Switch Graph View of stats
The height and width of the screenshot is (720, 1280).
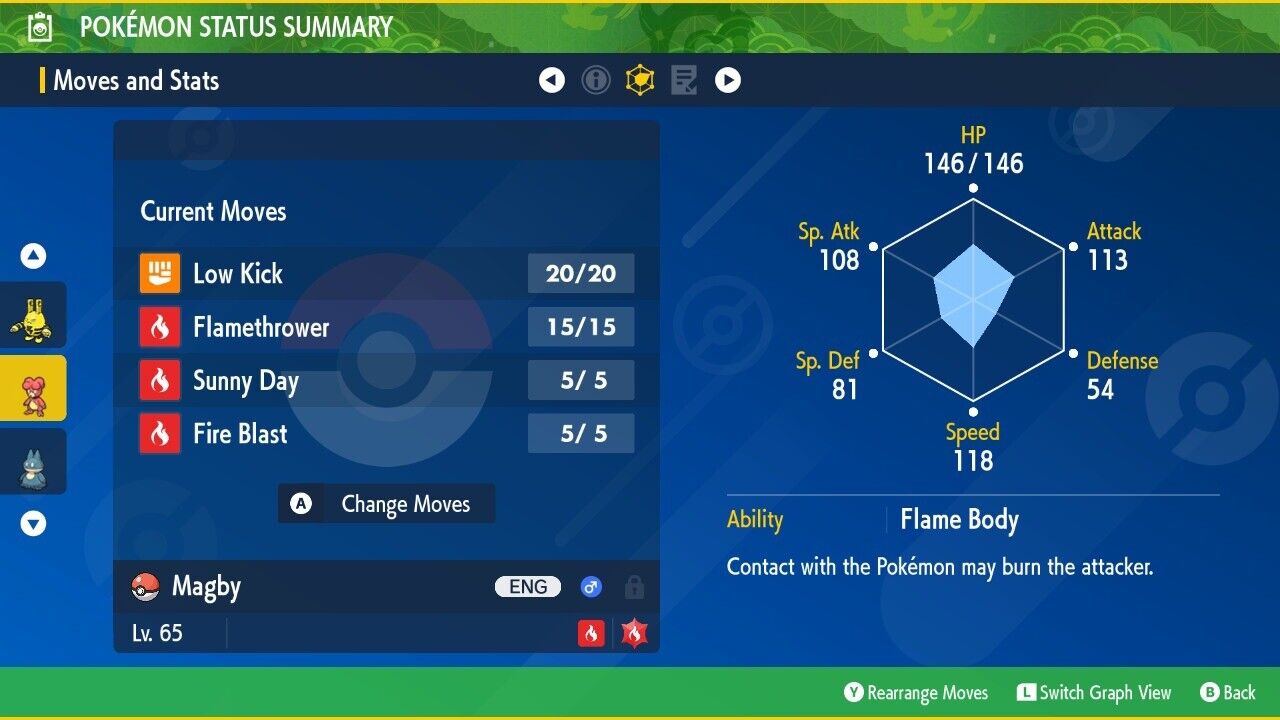point(1094,693)
